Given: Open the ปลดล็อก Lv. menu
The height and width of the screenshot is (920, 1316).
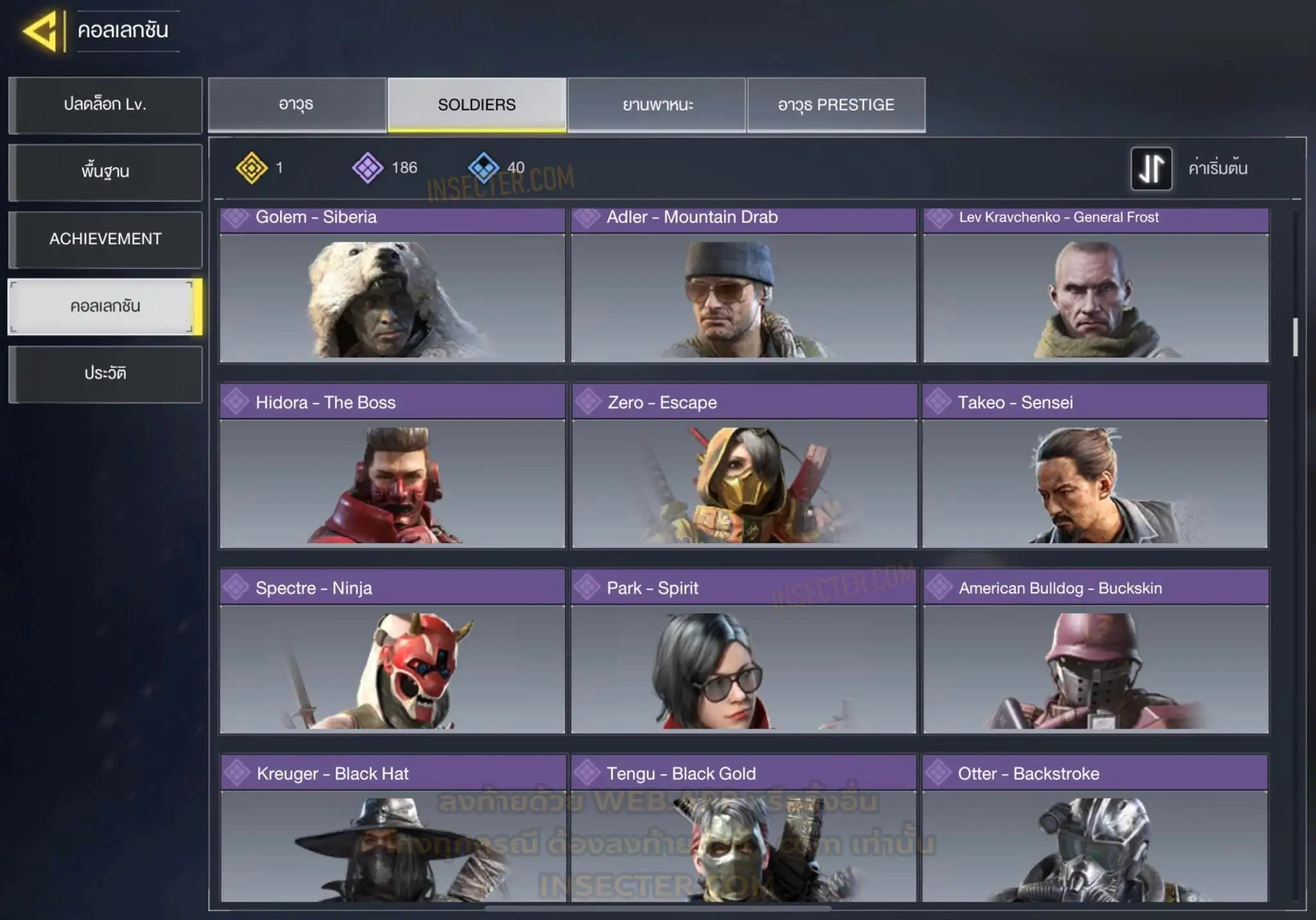Looking at the screenshot, I should click(x=105, y=105).
